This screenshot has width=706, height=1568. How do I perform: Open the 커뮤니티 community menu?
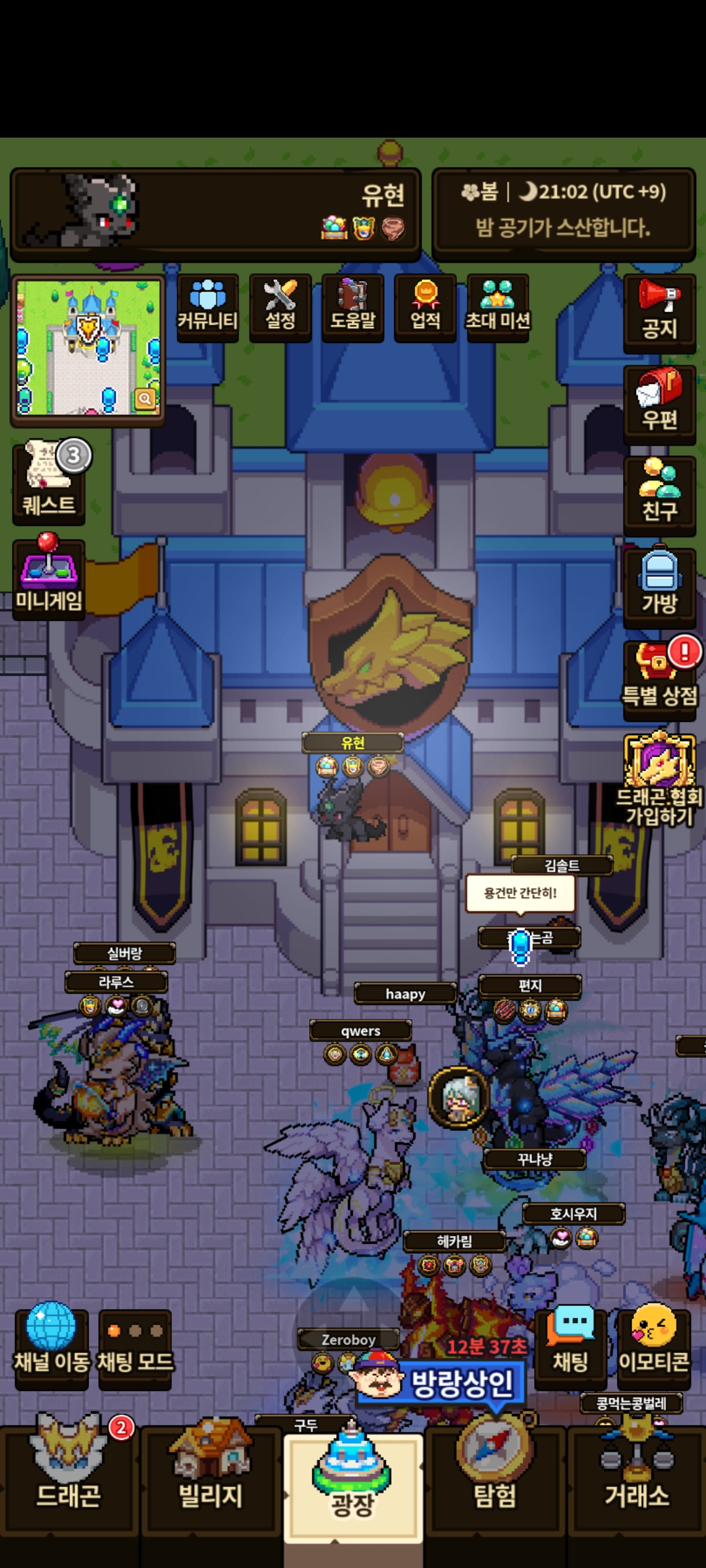(x=208, y=306)
